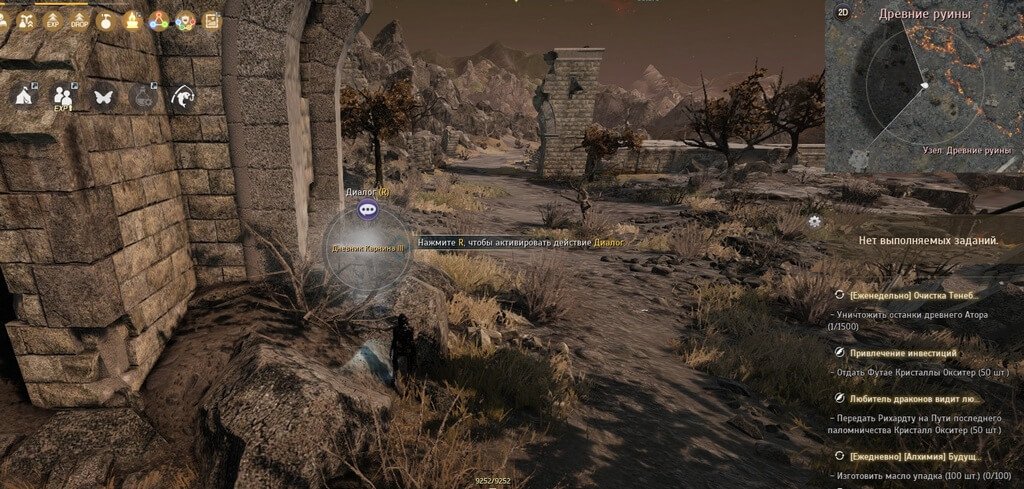Open the Древние руины minimap
This screenshot has width=1024, height=489.
pos(924,85)
